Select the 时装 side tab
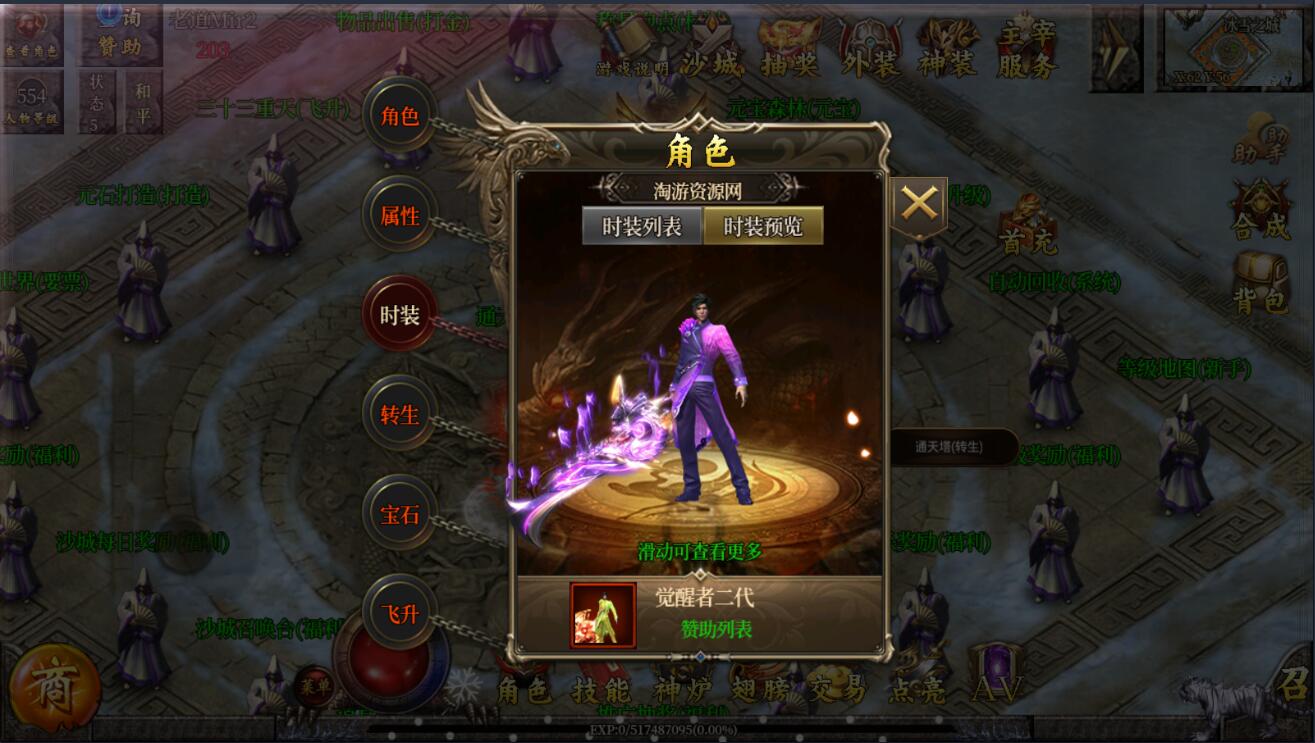 tap(400, 315)
